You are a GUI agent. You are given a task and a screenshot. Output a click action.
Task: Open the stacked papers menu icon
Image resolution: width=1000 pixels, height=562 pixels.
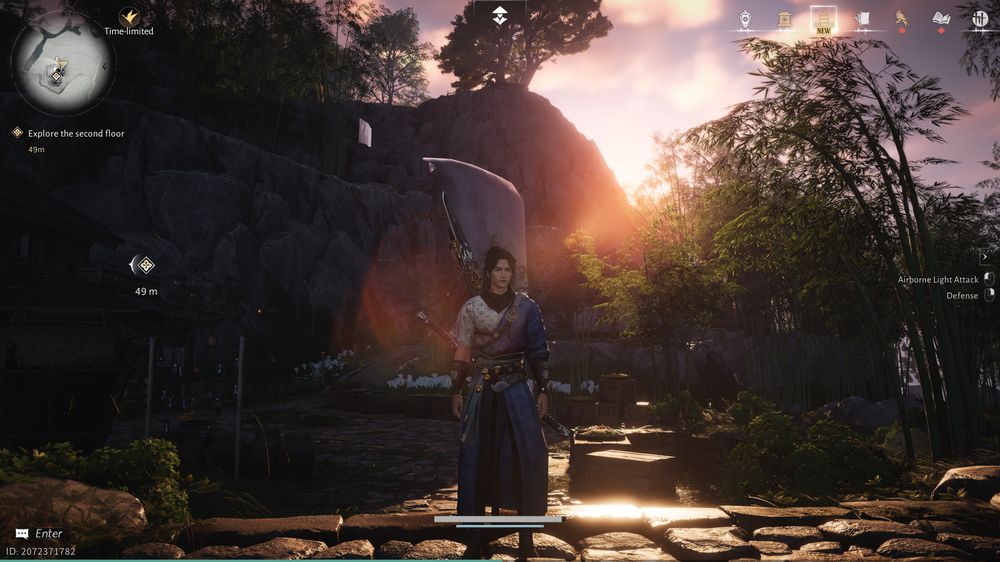[862, 19]
